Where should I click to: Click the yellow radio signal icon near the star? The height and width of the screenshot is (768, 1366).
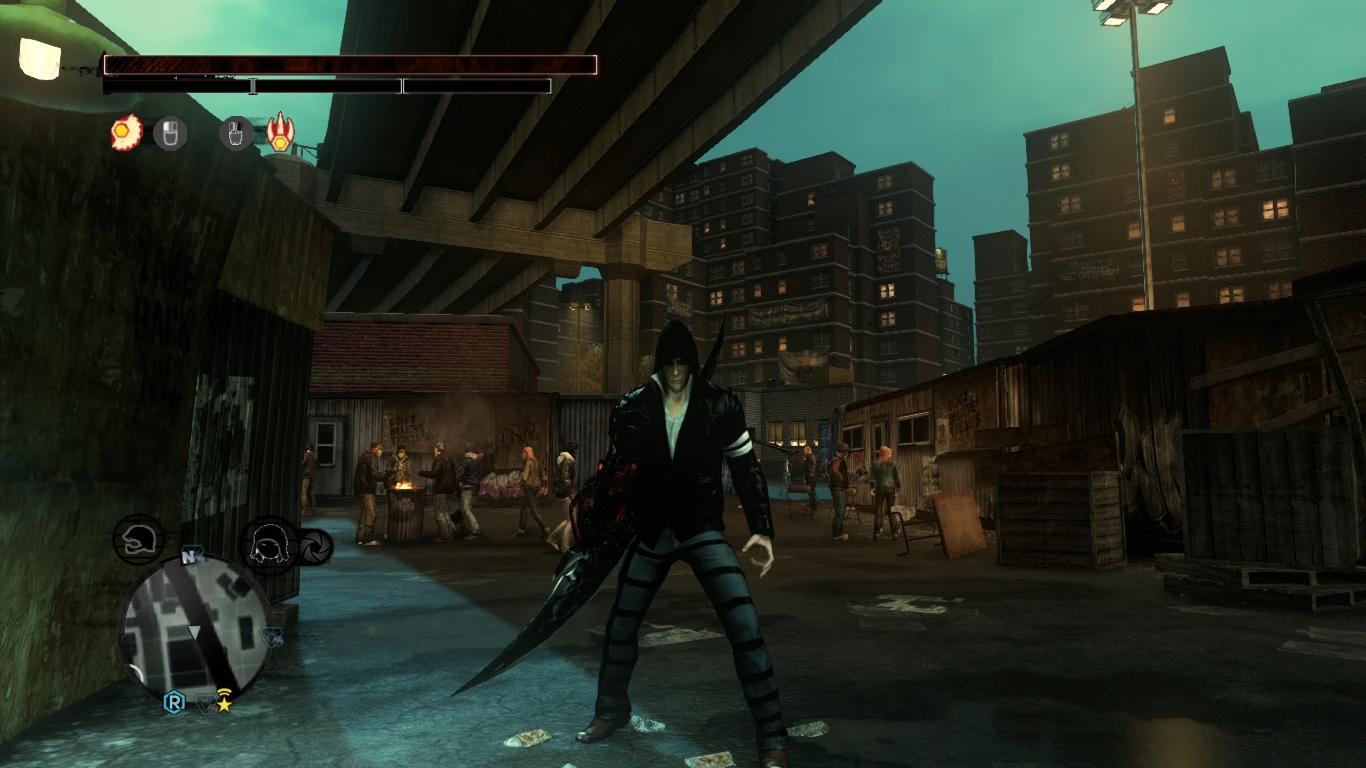[224, 691]
